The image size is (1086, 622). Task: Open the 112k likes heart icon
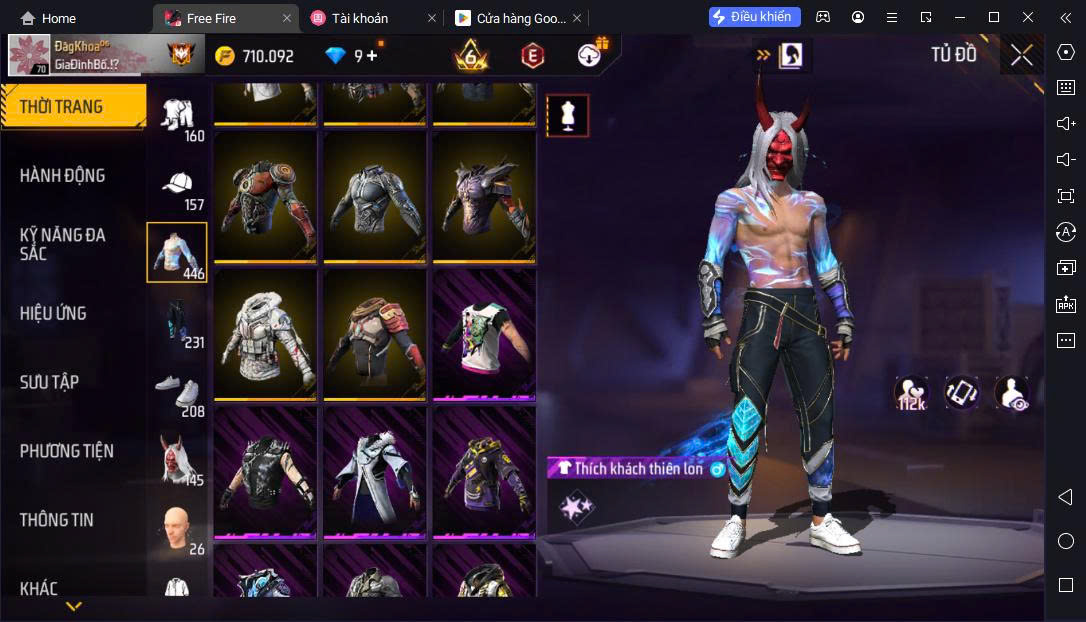pyautogui.click(x=911, y=393)
